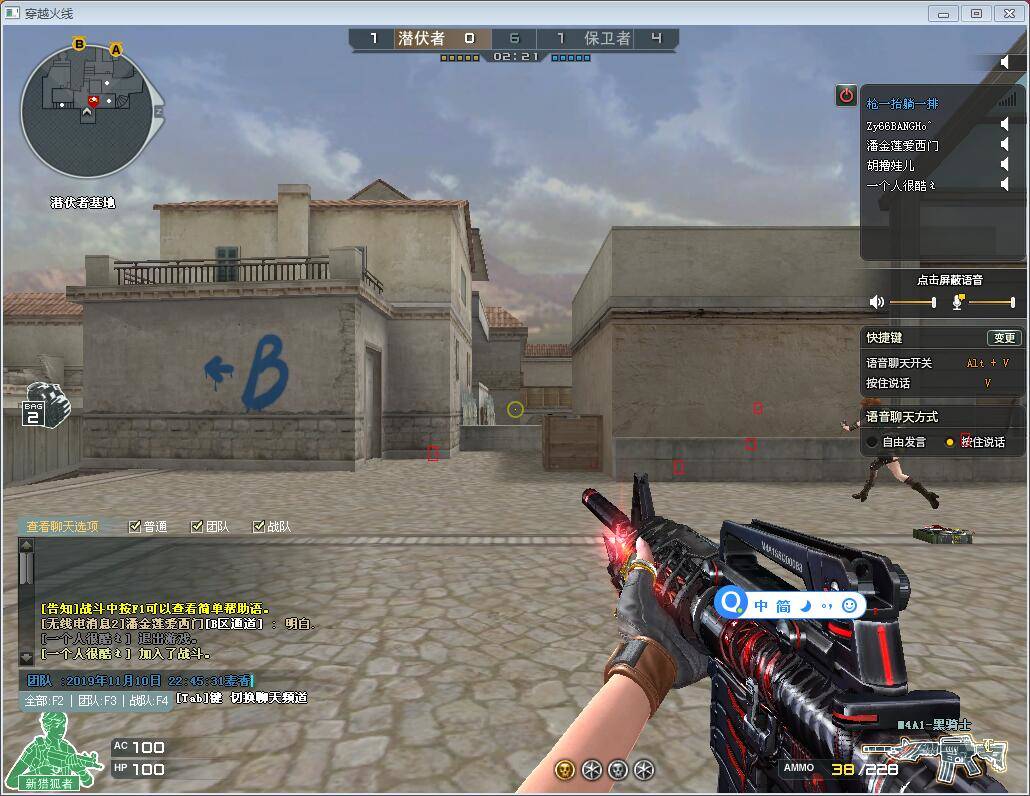
Task: Open 查看聊天选项 chat options
Action: pyautogui.click(x=62, y=527)
